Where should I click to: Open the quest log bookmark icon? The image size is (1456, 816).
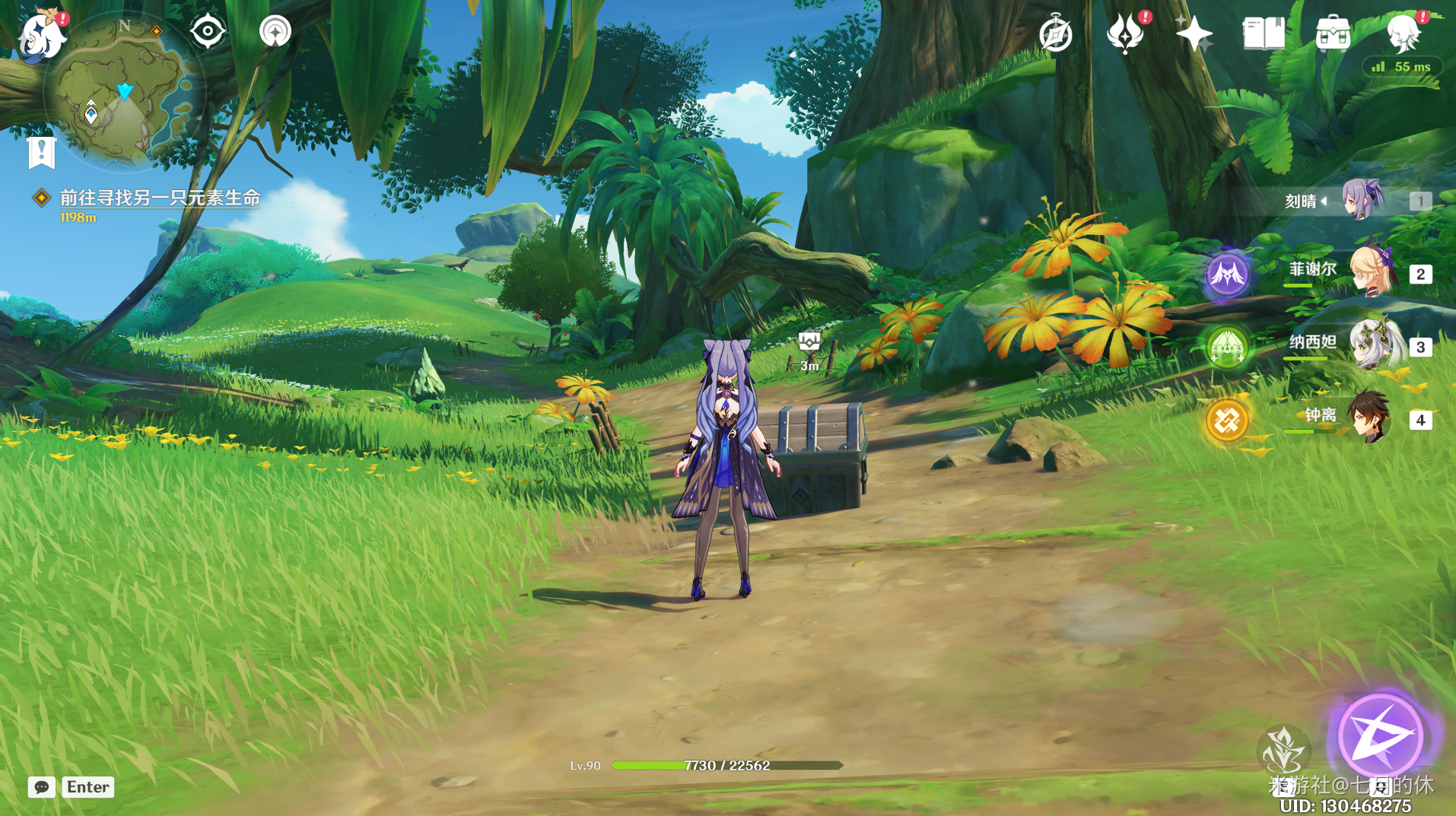42,152
